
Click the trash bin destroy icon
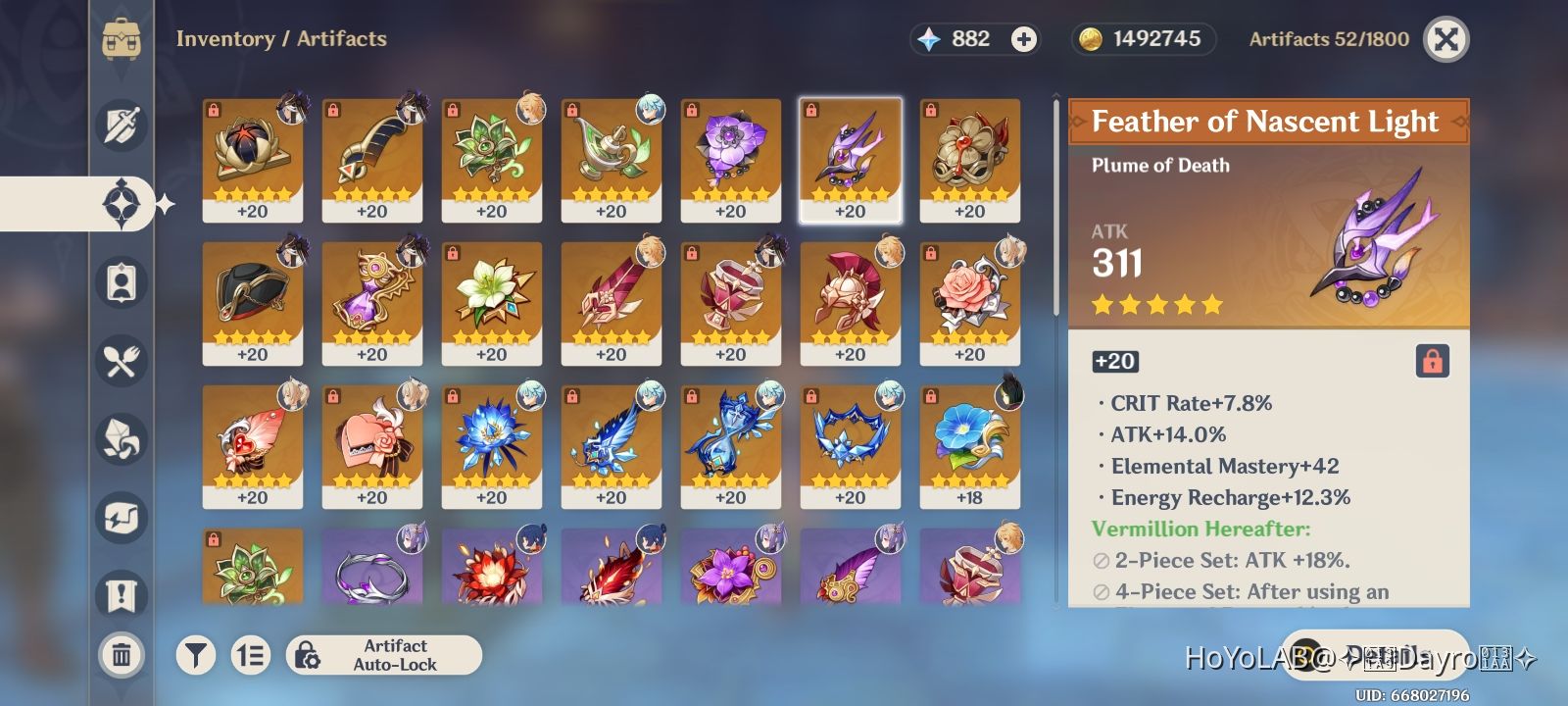(122, 655)
